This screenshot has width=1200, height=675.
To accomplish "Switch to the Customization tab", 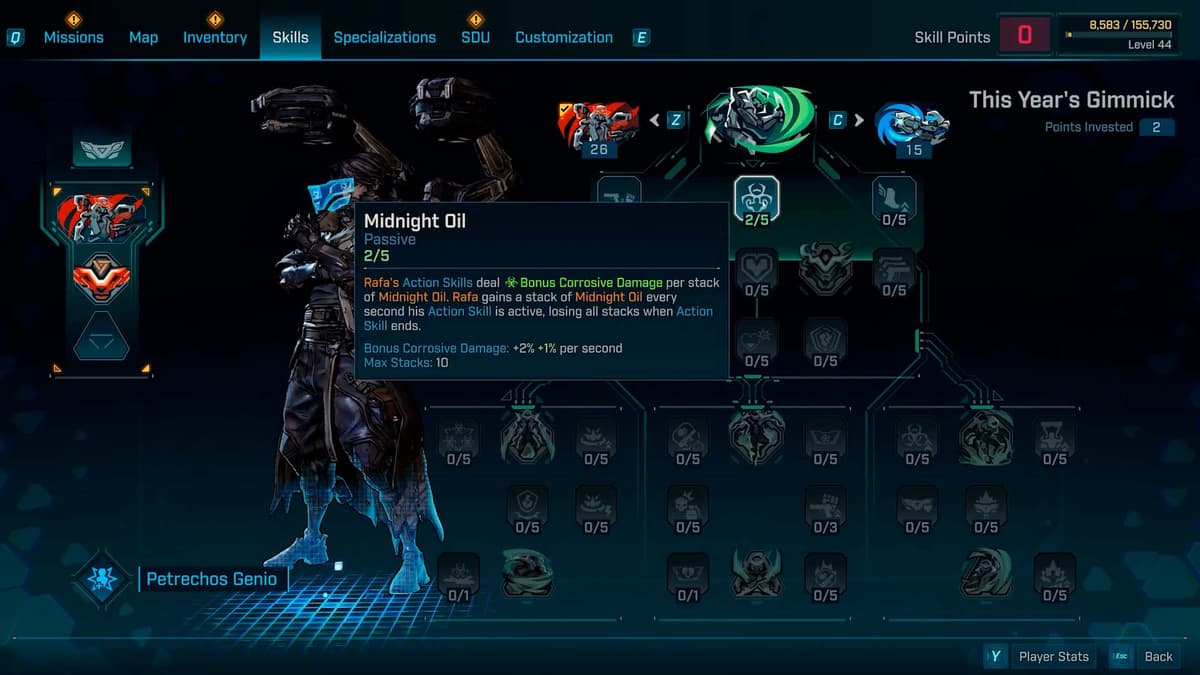I will point(564,37).
